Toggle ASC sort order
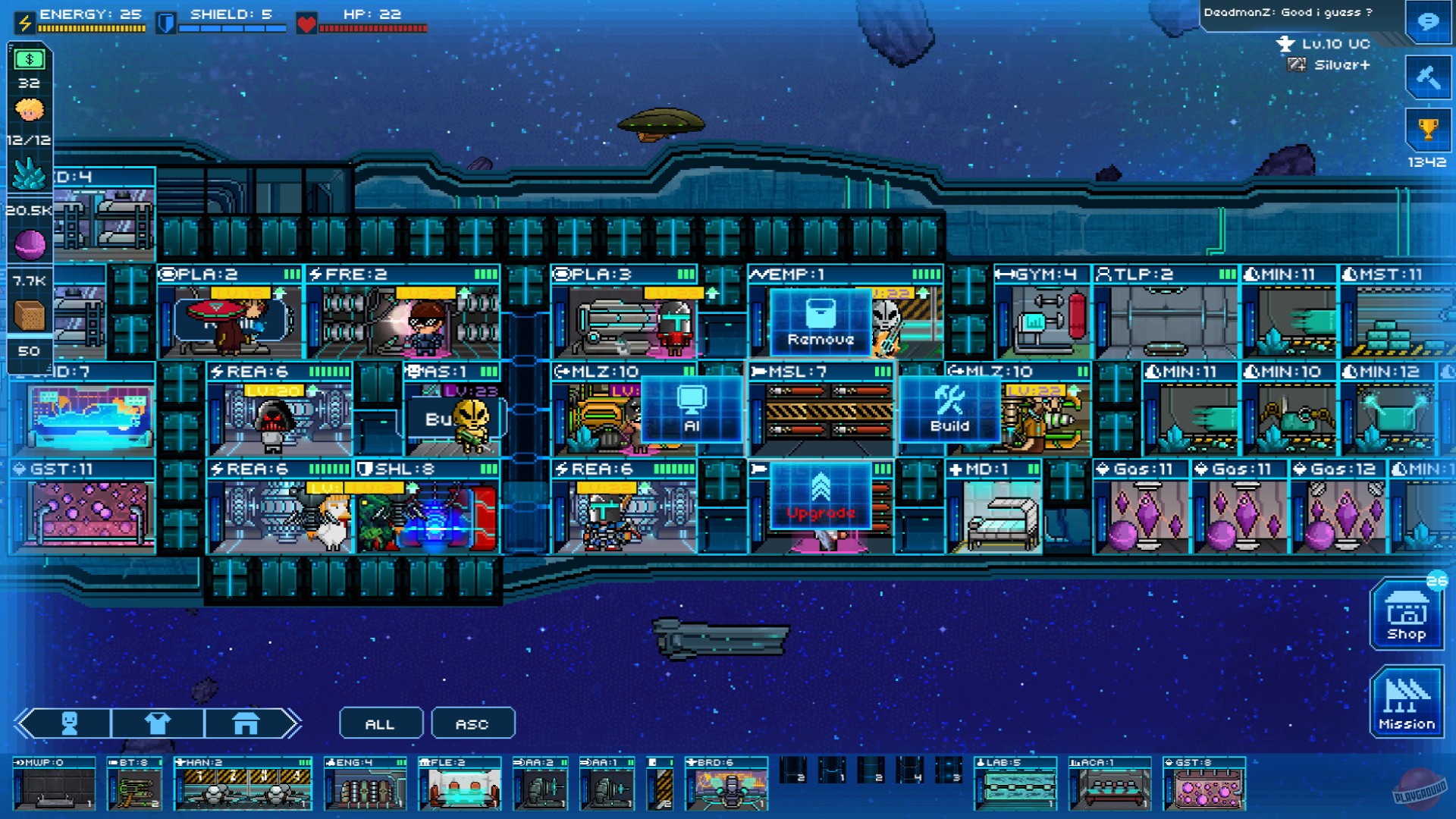This screenshot has width=1456, height=819. pos(472,723)
